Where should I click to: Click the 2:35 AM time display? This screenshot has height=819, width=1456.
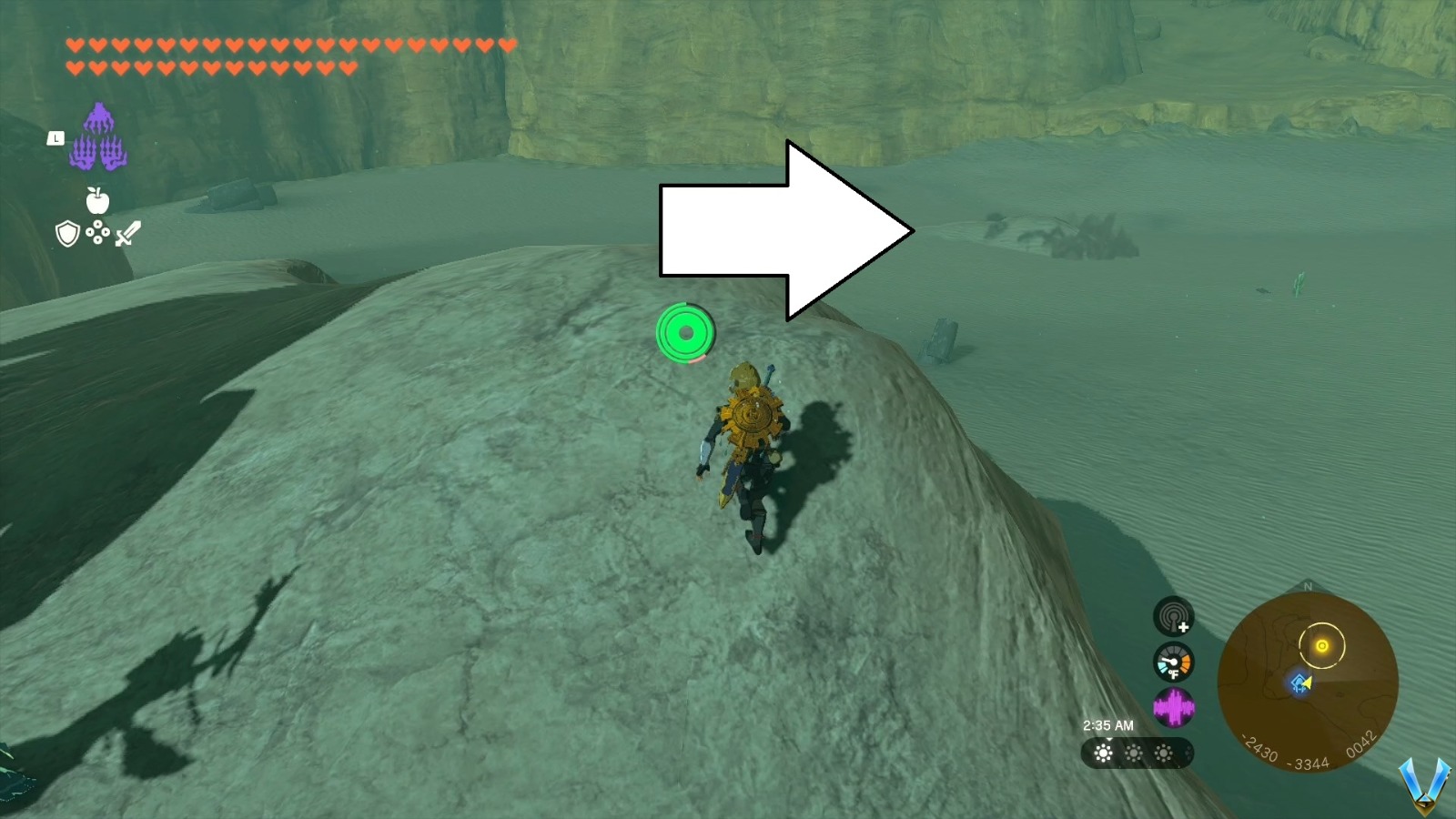pos(1108,724)
